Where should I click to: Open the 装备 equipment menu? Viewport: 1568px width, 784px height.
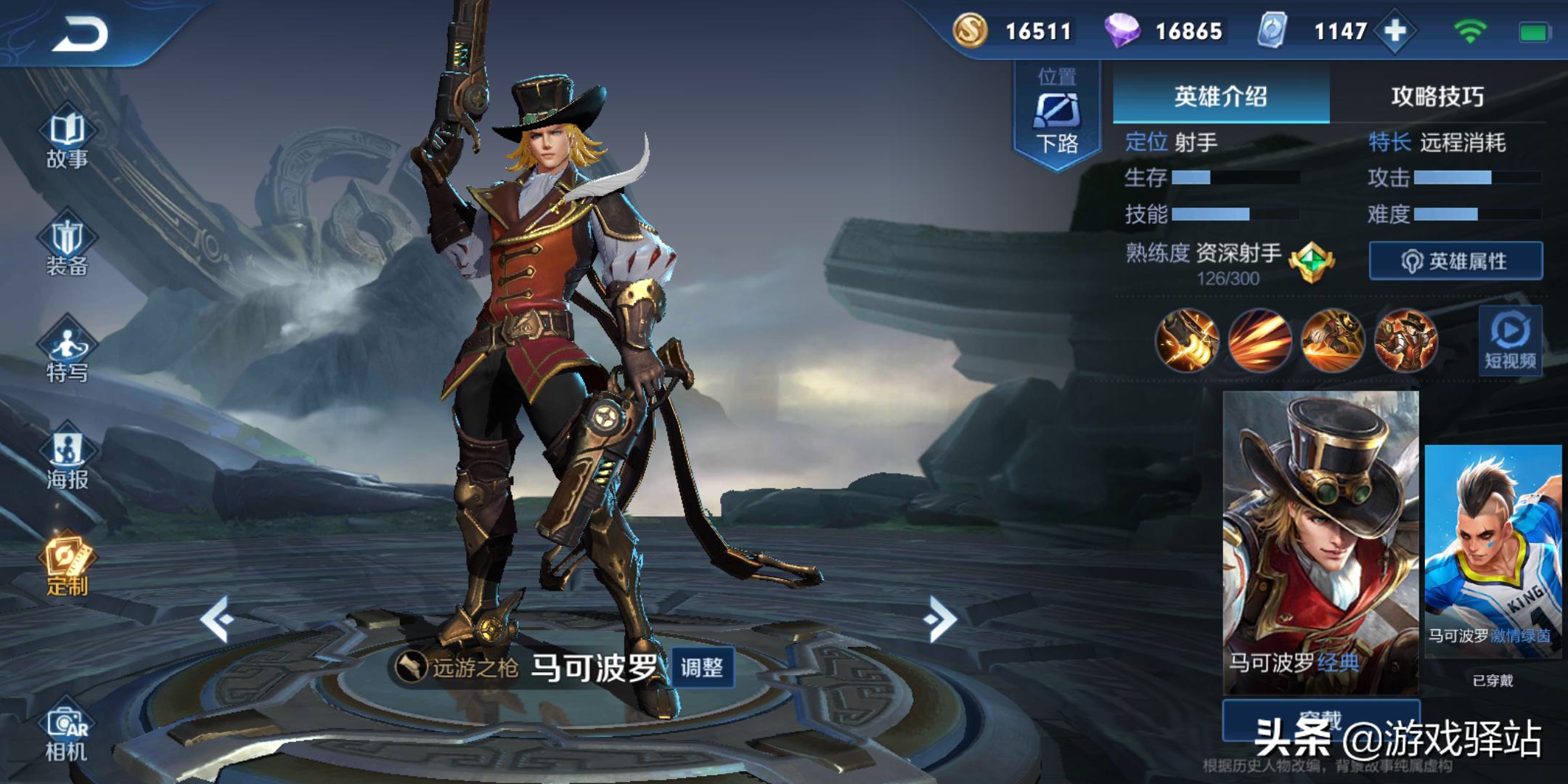[67, 247]
